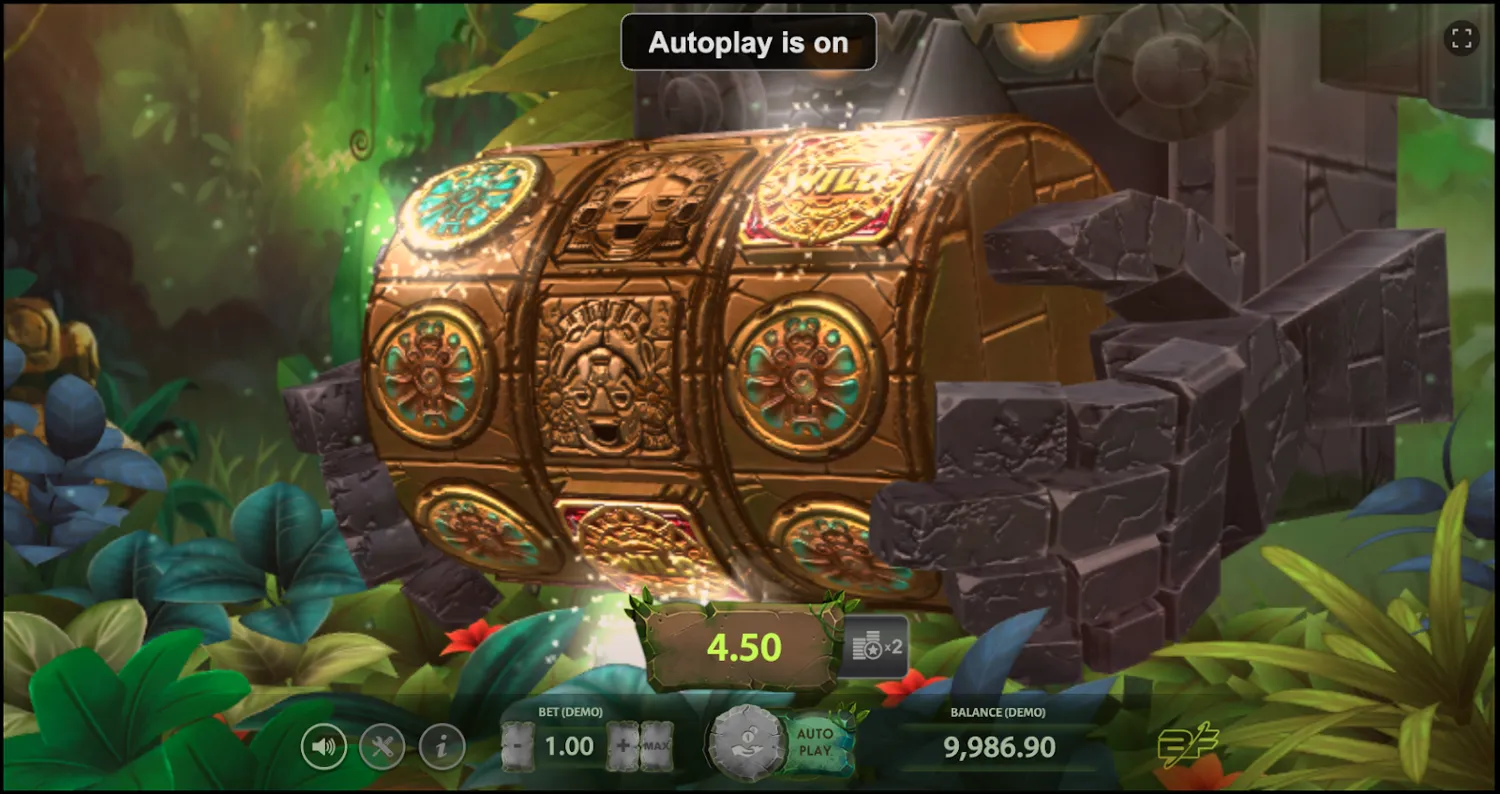This screenshot has height=794, width=1500.
Task: Open the game settings wrench icon
Action: click(382, 745)
